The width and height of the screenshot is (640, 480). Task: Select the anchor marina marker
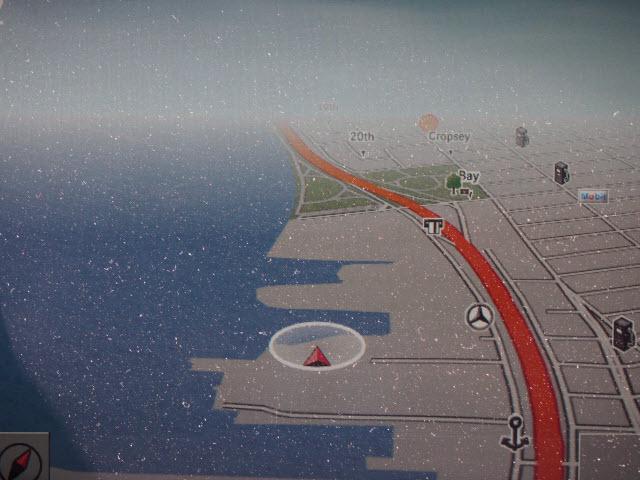click(x=515, y=431)
